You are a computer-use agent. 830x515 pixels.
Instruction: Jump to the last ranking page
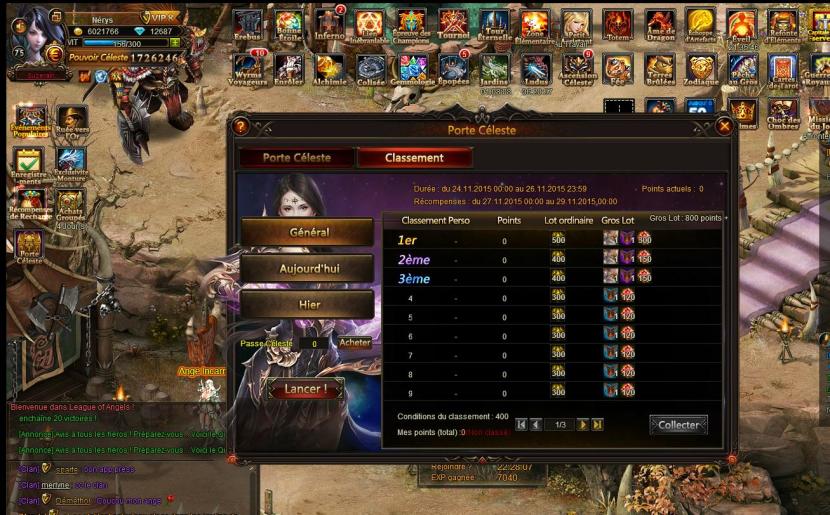pos(597,425)
